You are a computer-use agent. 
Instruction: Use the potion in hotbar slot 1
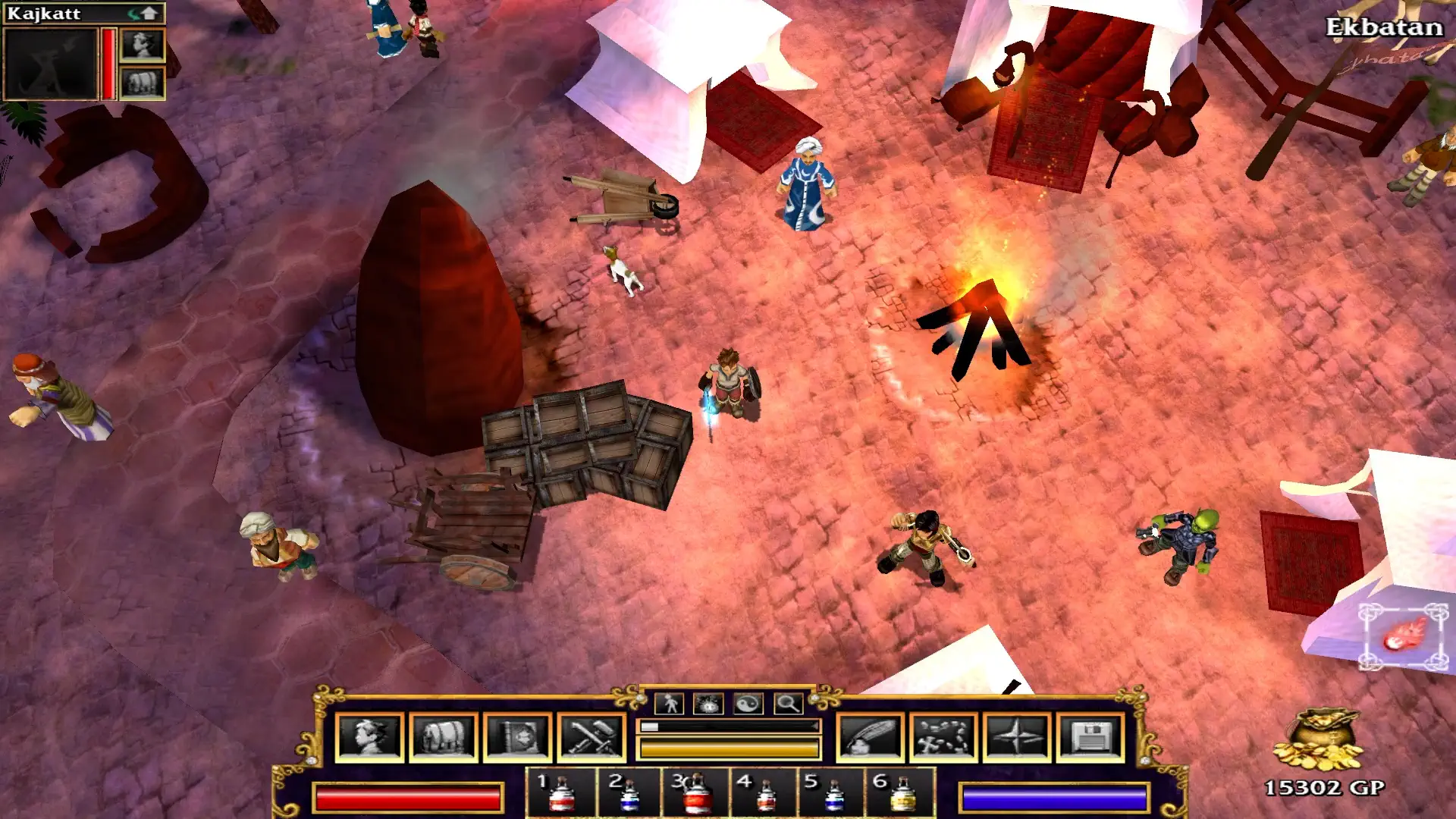pos(560,793)
